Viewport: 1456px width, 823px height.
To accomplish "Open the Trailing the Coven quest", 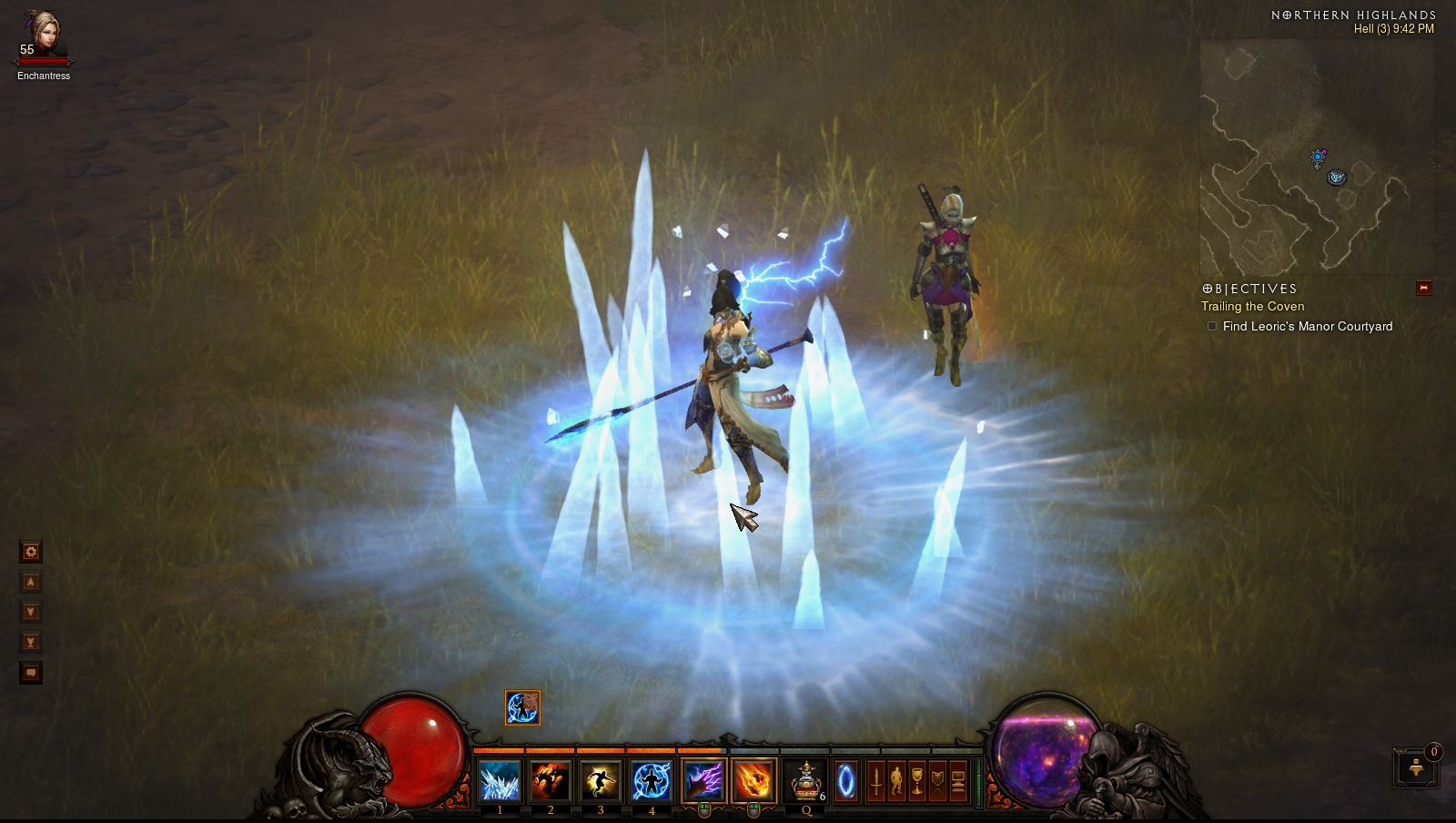I will [1252, 307].
